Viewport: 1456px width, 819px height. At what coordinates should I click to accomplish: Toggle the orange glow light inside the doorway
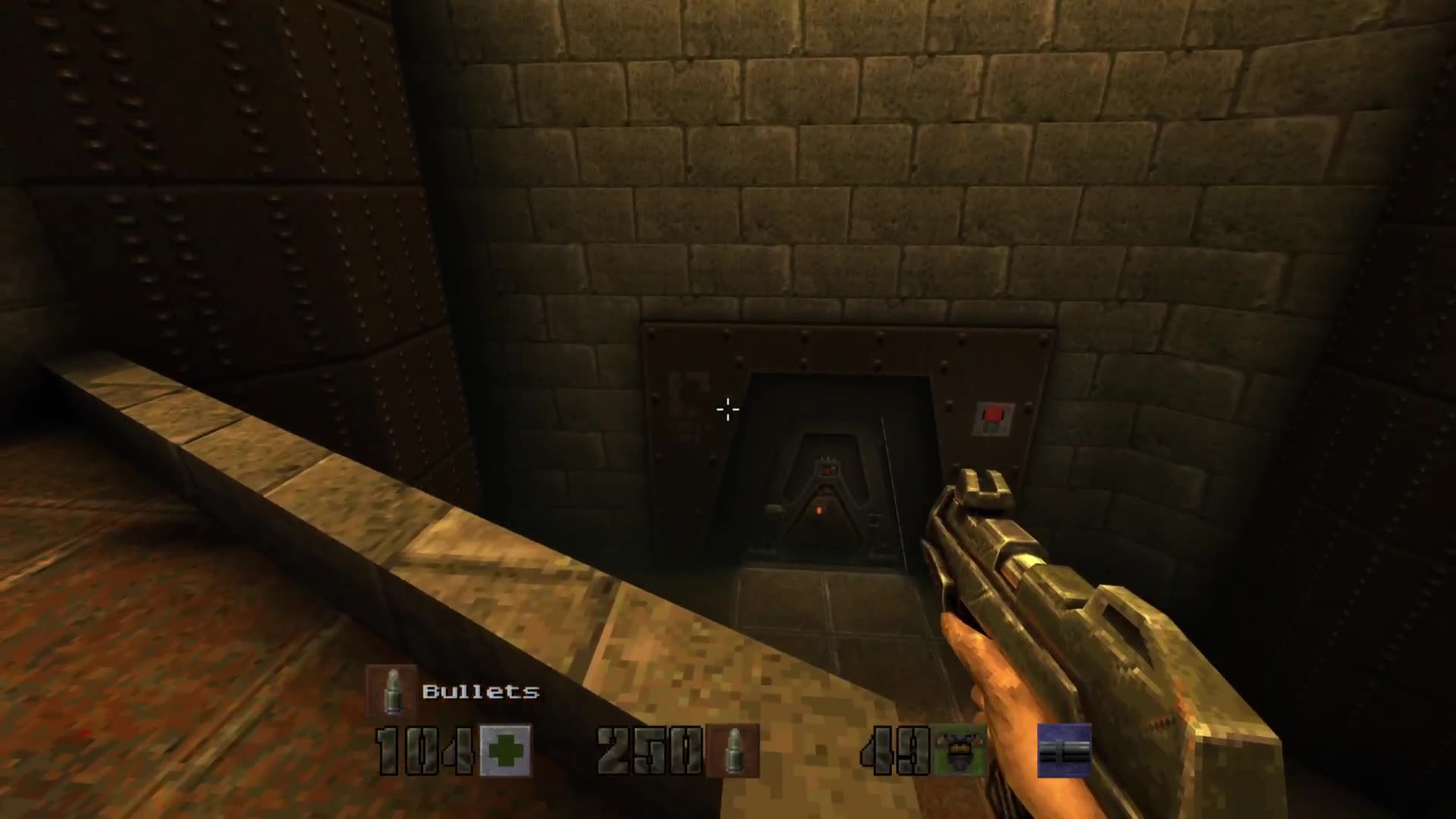819,510
